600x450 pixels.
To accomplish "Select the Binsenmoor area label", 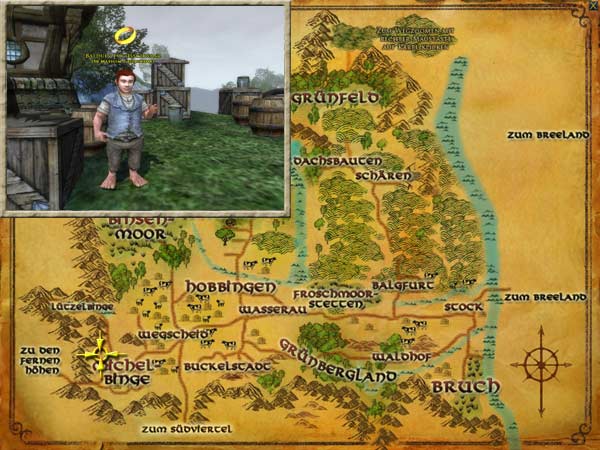I will (140, 226).
